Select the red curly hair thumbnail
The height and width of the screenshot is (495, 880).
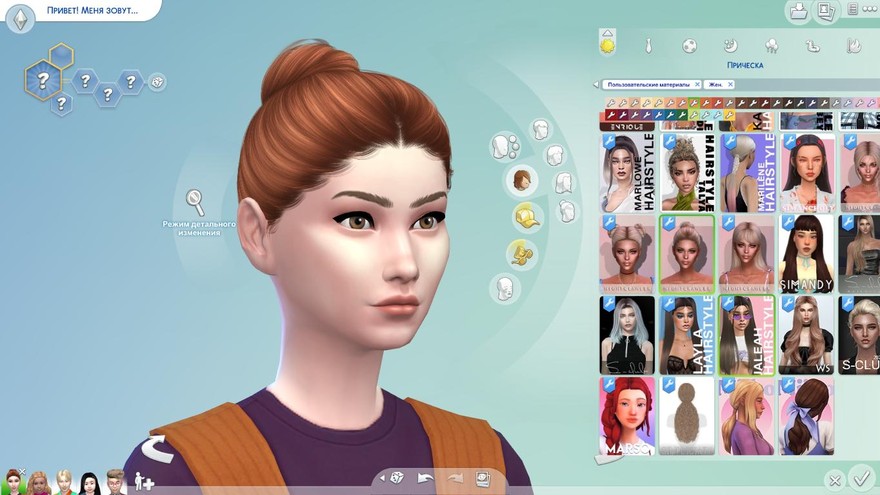tap(627, 415)
